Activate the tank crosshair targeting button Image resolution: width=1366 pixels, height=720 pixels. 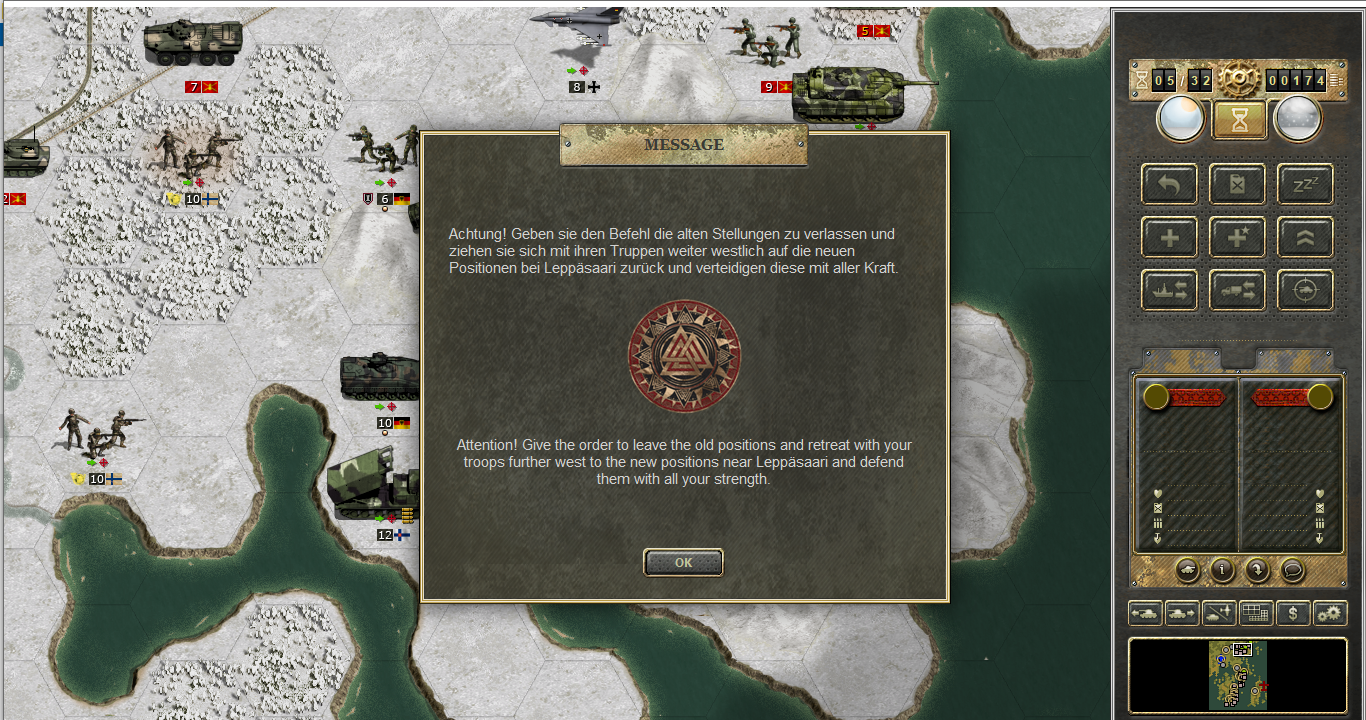click(x=1305, y=290)
